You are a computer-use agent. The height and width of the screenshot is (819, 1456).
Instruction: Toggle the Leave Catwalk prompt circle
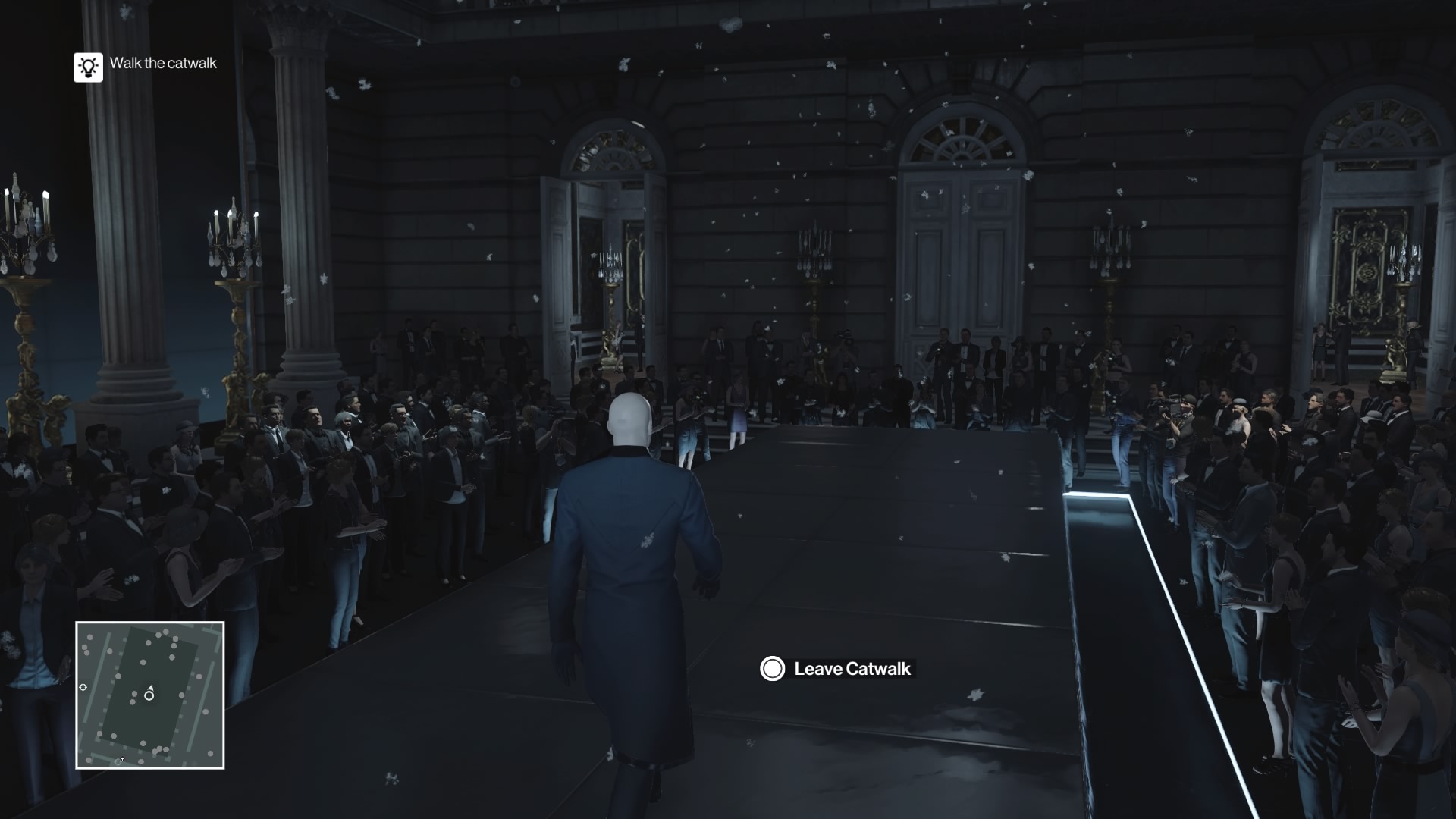771,670
